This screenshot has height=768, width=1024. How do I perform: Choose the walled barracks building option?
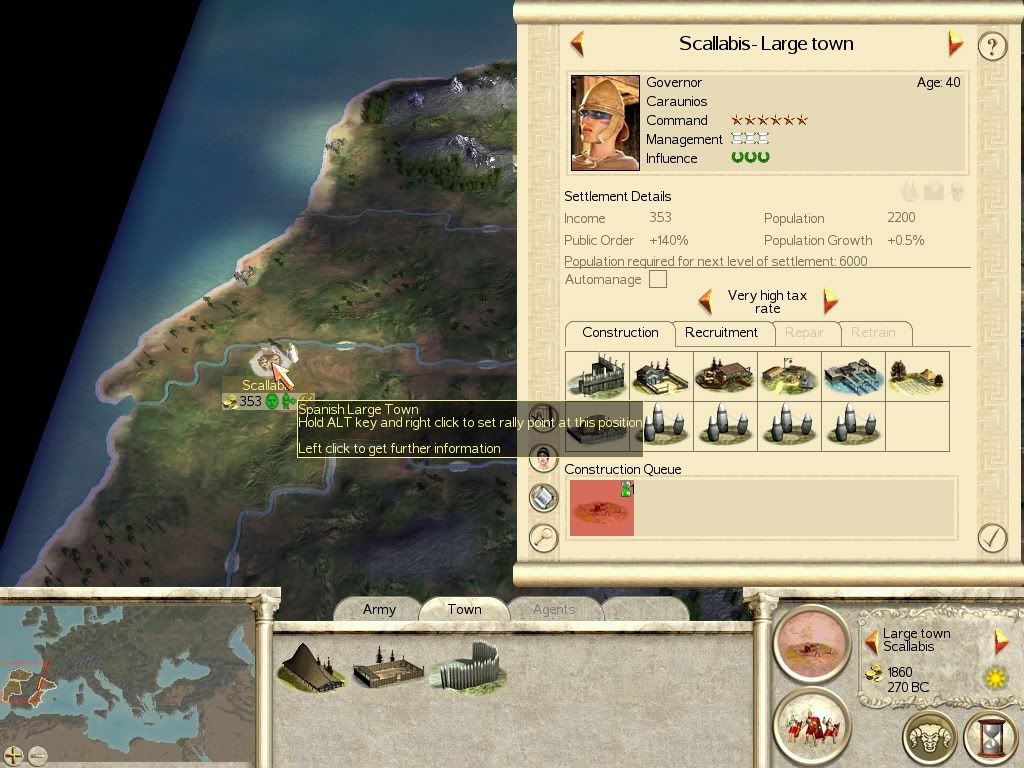tap(597, 376)
